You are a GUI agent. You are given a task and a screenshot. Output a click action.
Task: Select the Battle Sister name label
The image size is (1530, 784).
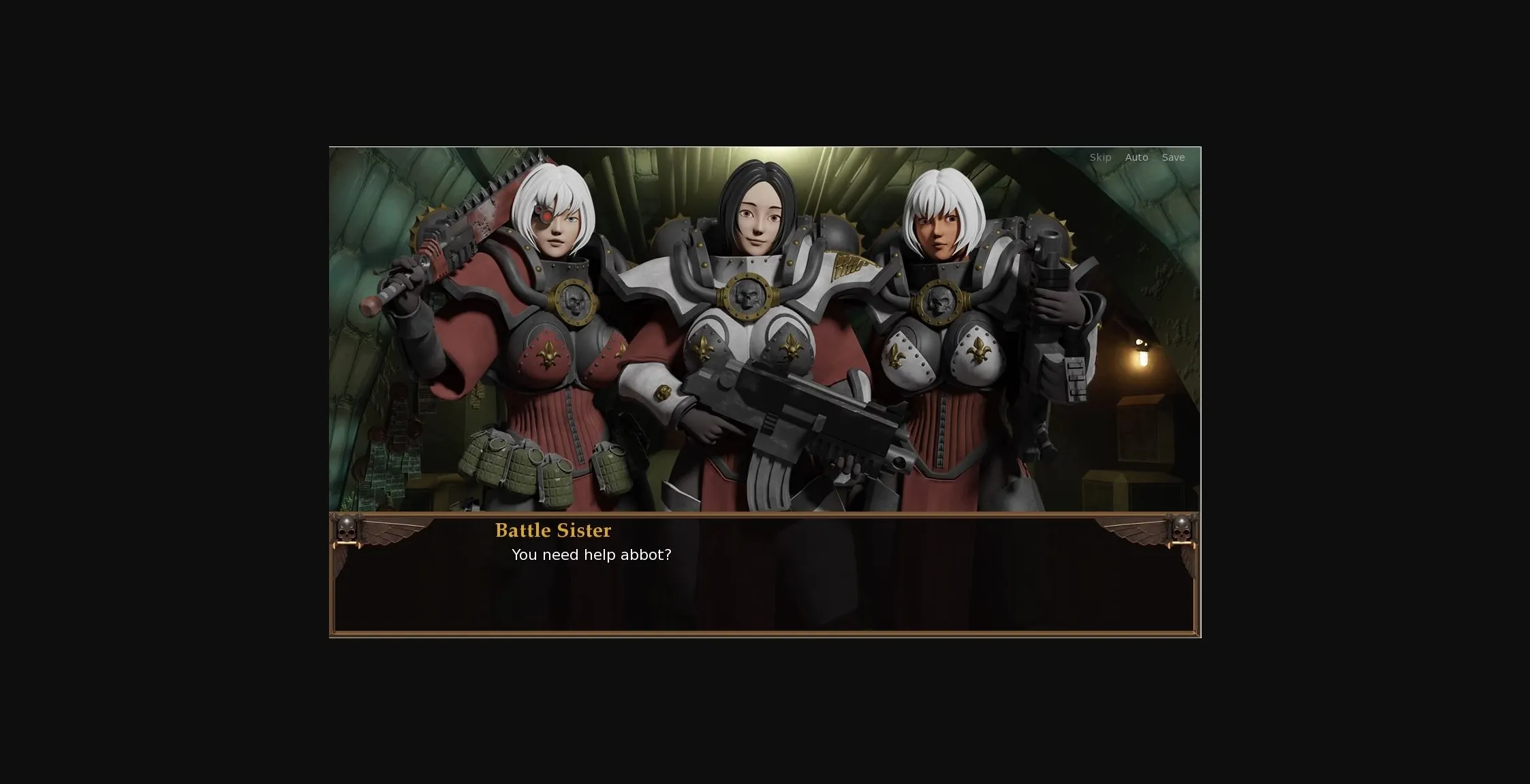553,531
